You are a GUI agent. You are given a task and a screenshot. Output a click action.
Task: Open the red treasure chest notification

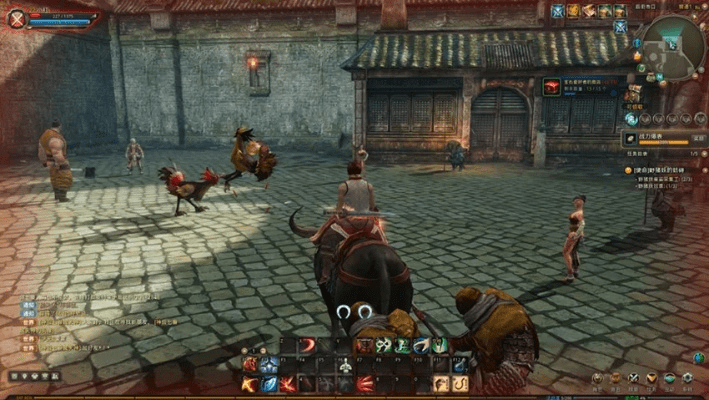click(552, 87)
